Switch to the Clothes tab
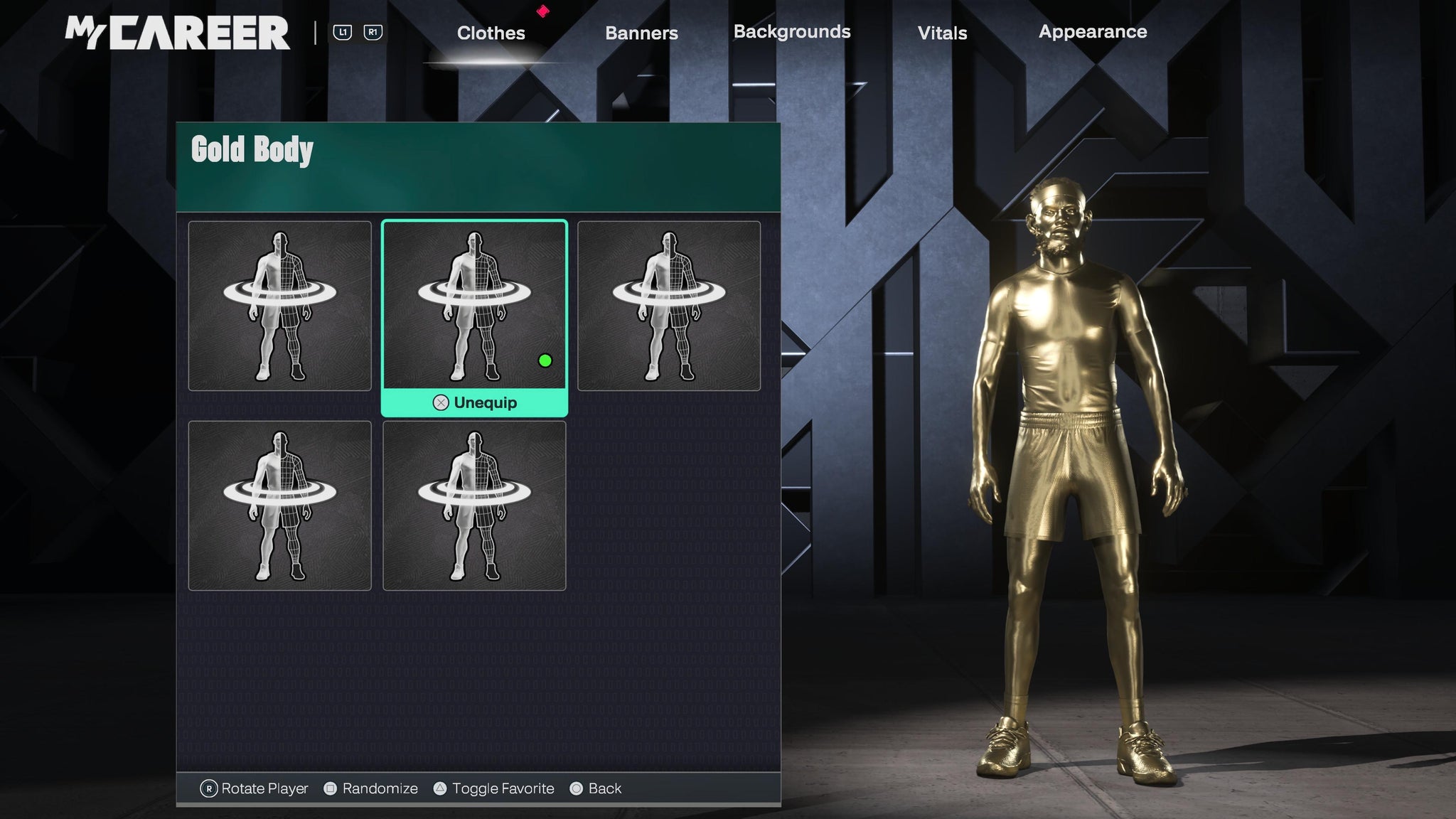 pos(491,33)
